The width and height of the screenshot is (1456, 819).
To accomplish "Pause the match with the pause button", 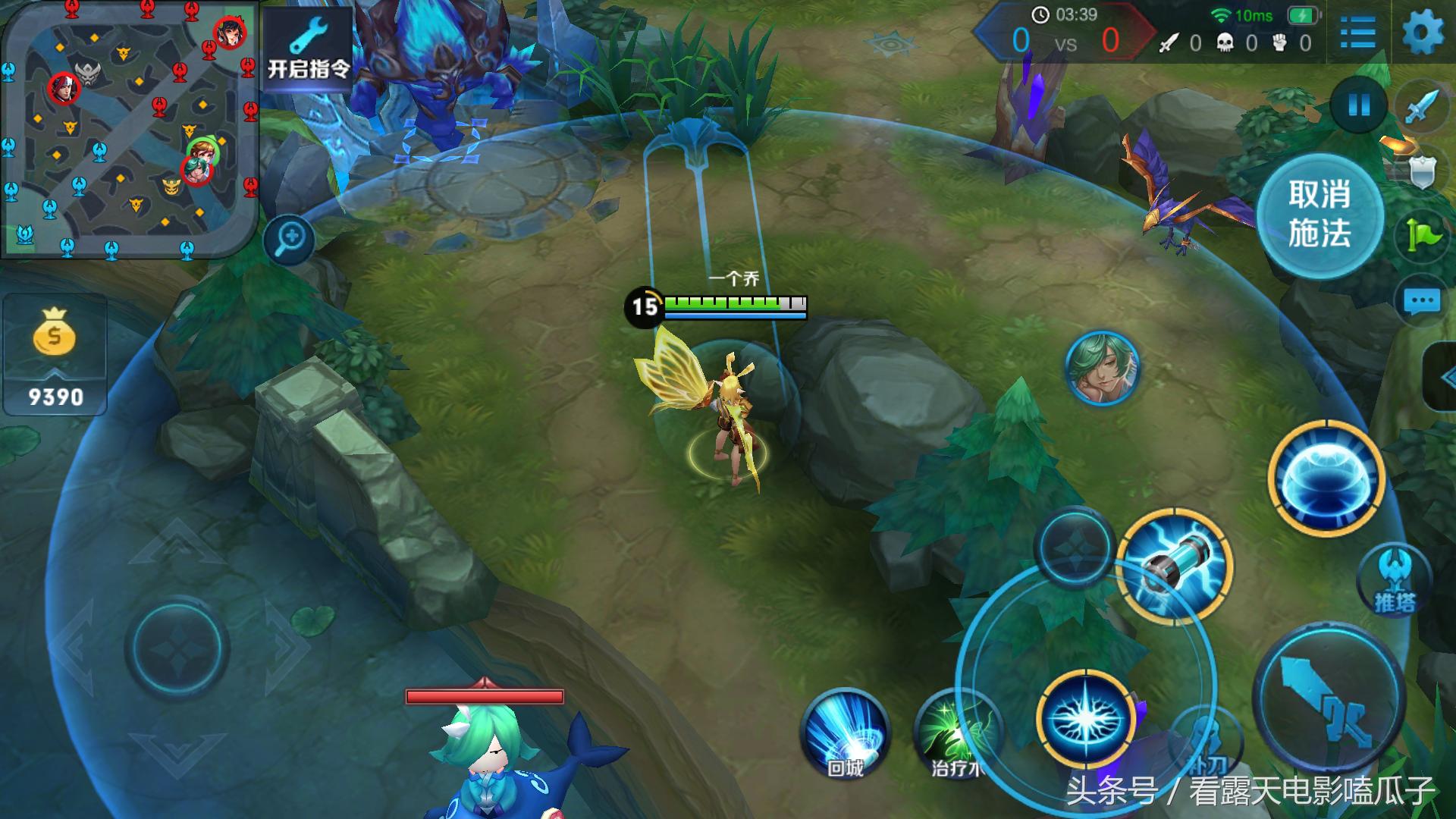I will coord(1358,105).
